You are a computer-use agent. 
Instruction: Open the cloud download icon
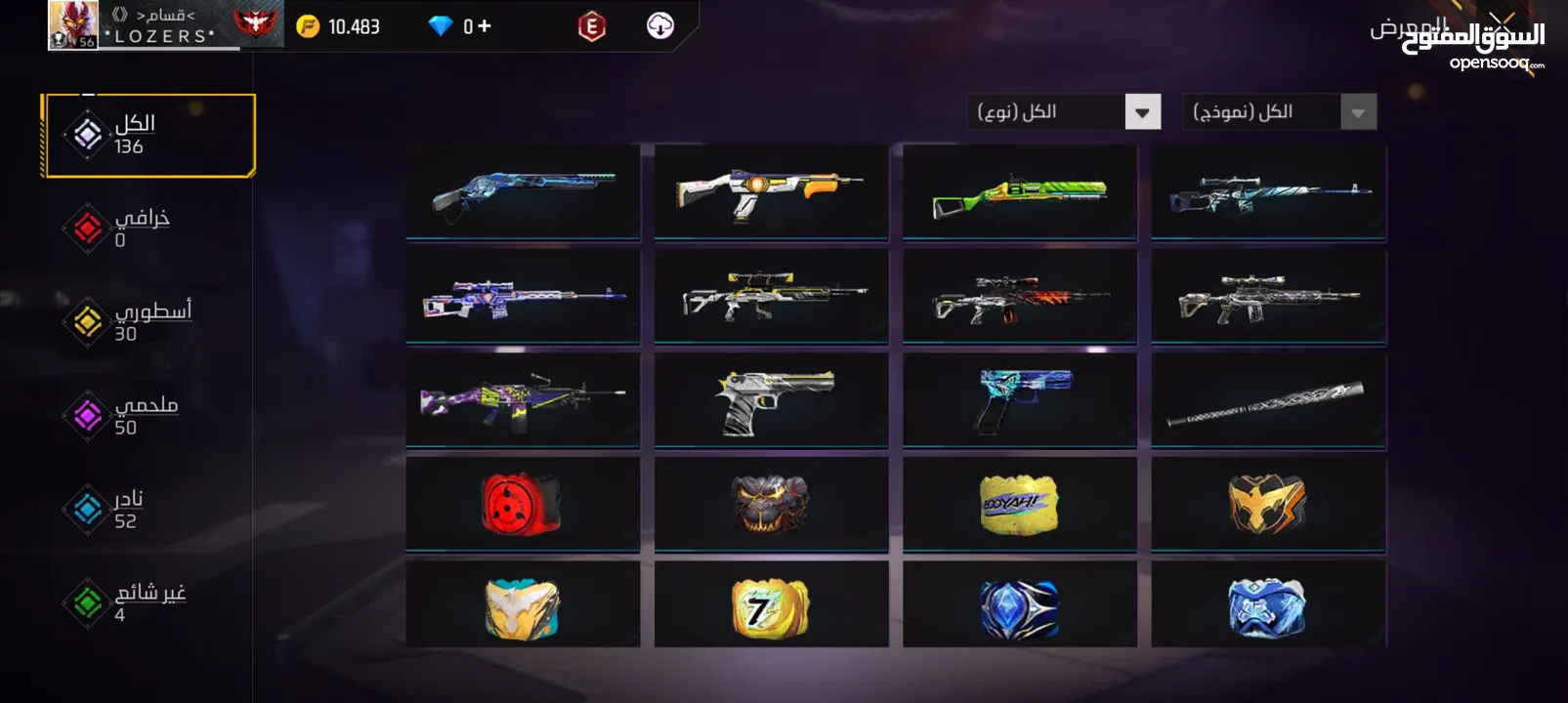[660, 26]
